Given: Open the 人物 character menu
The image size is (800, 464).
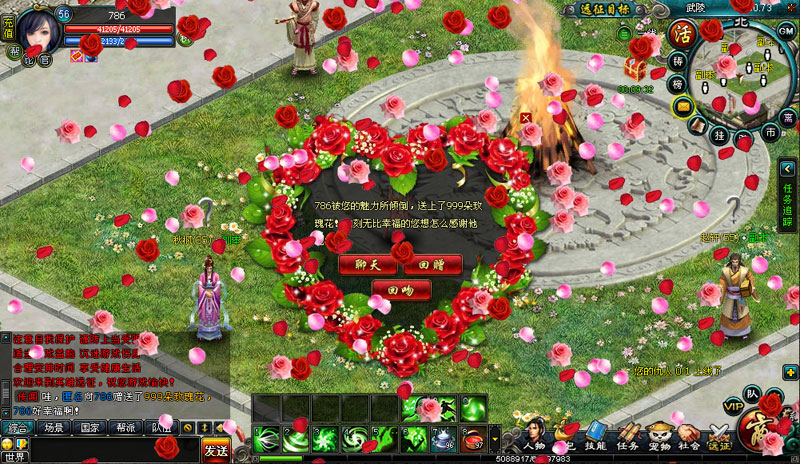Looking at the screenshot, I should click(531, 437).
